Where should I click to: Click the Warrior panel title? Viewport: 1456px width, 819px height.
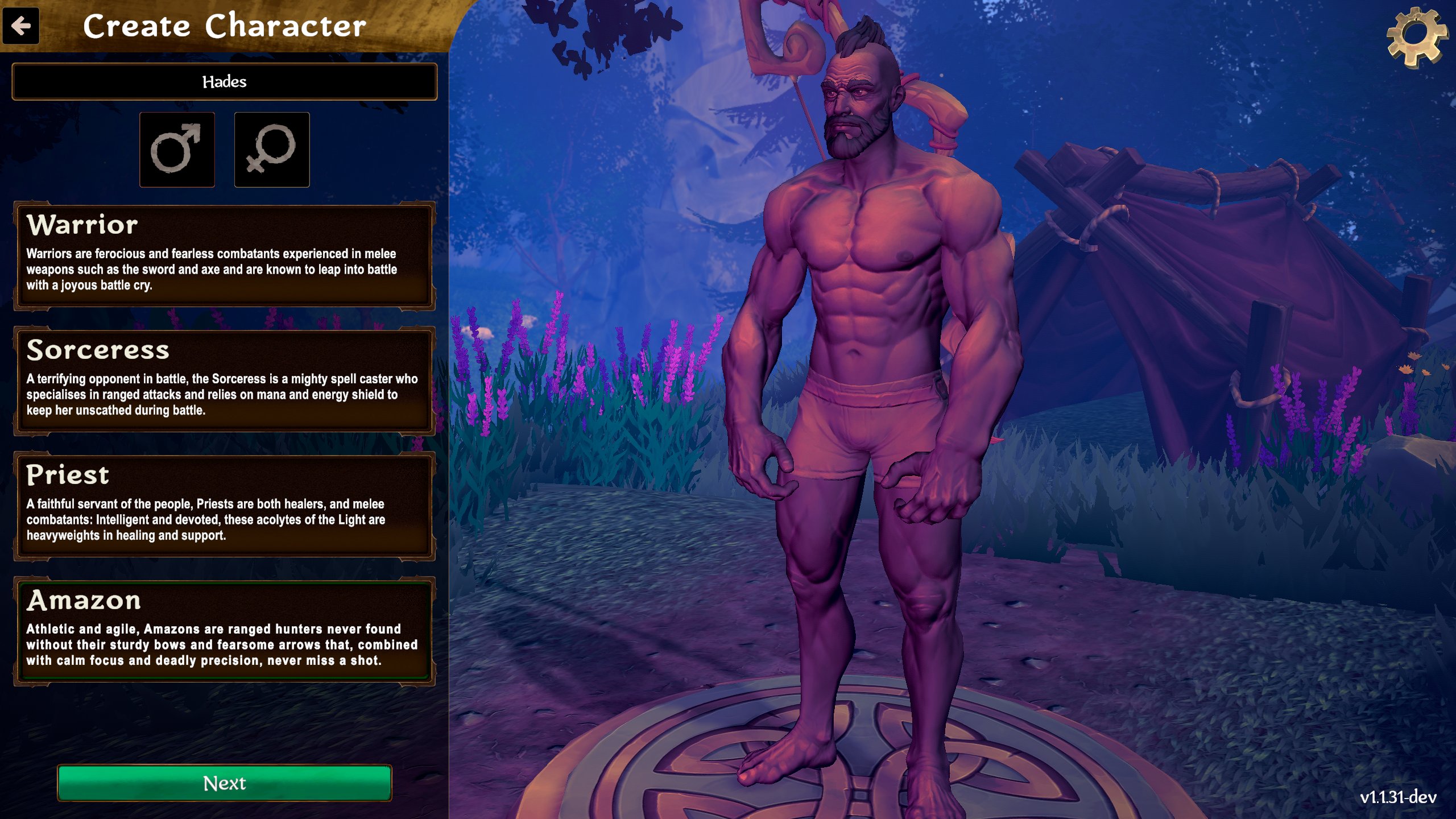[82, 225]
